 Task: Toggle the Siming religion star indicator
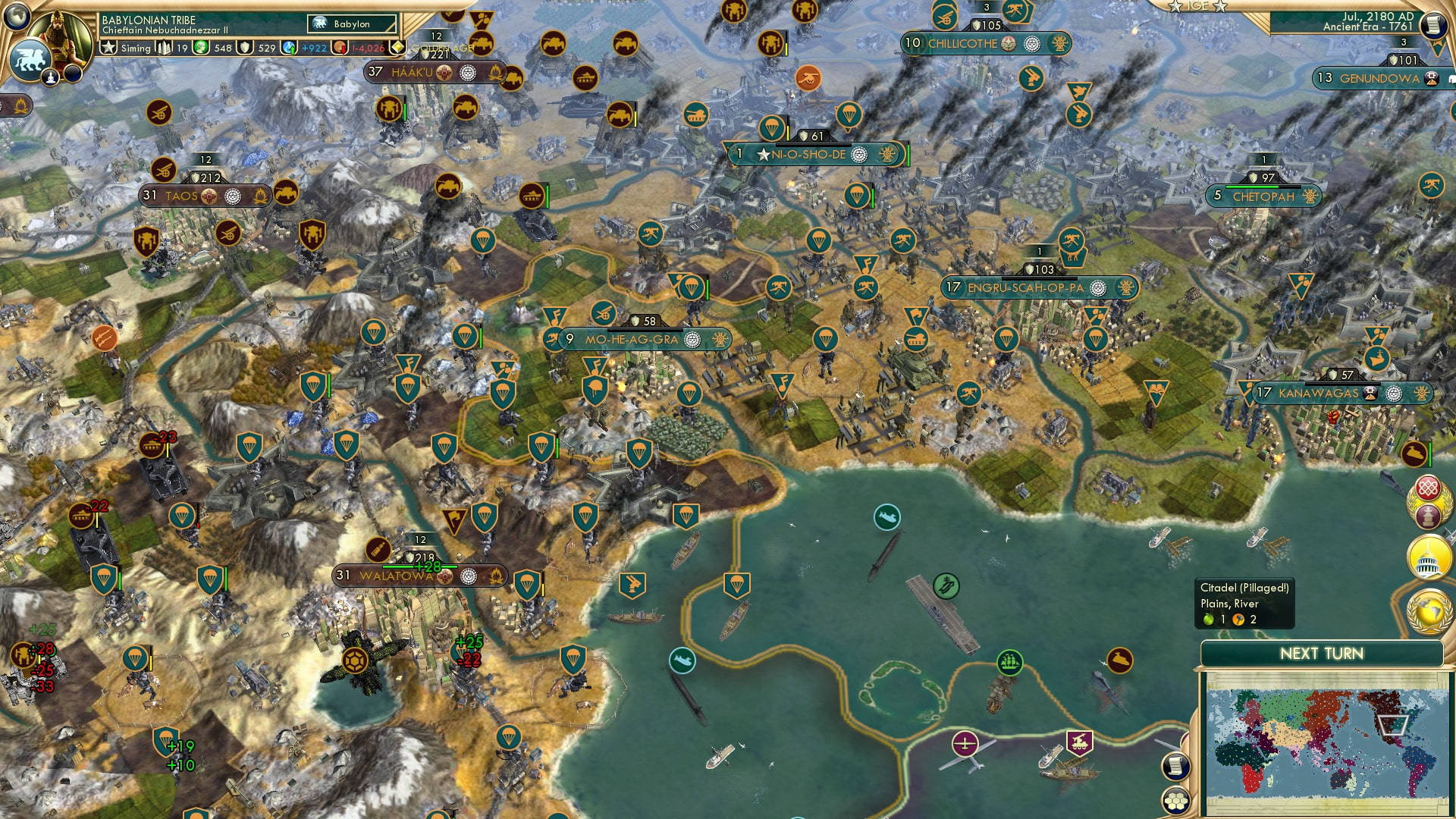tap(109, 48)
